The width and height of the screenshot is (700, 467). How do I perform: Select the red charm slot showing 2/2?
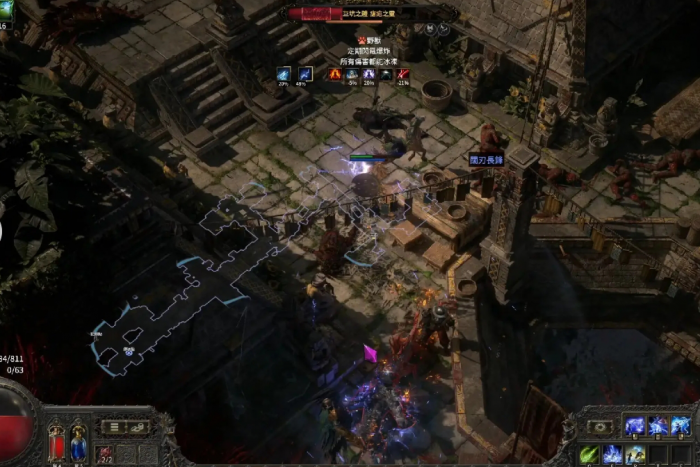[x=106, y=454]
